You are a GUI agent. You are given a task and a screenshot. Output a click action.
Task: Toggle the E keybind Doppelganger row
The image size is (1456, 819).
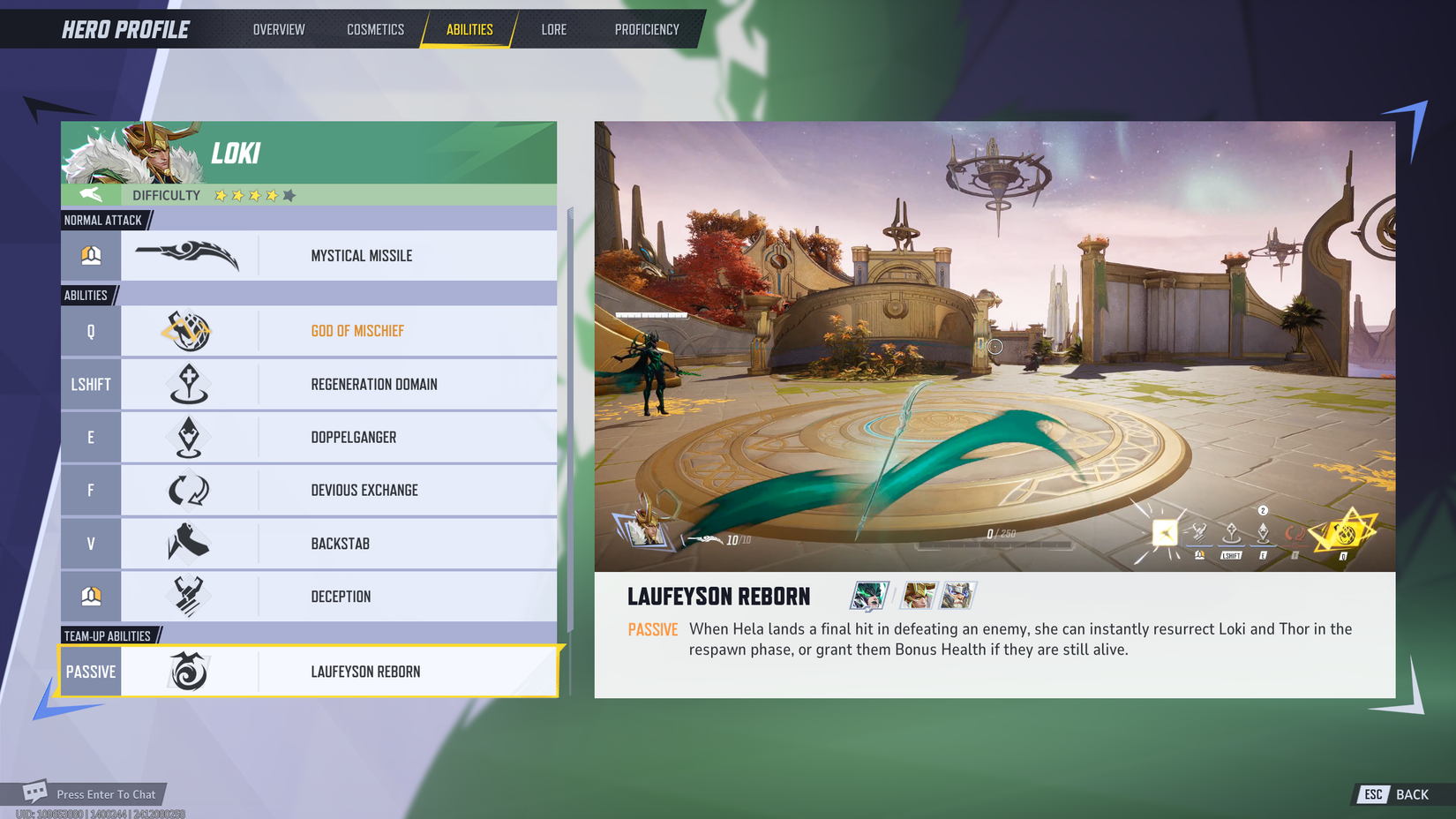click(91, 437)
